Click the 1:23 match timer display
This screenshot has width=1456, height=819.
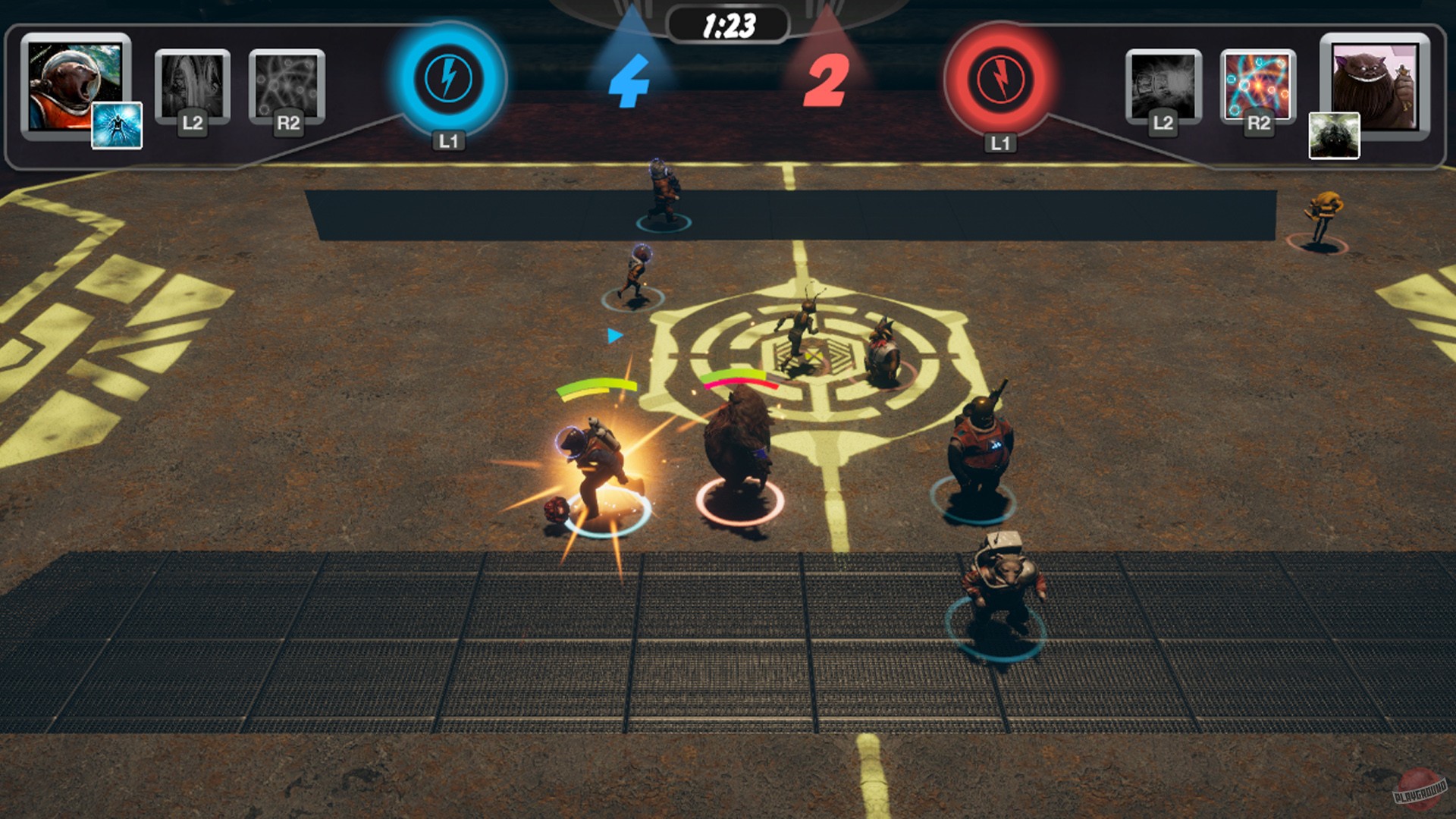click(x=729, y=24)
